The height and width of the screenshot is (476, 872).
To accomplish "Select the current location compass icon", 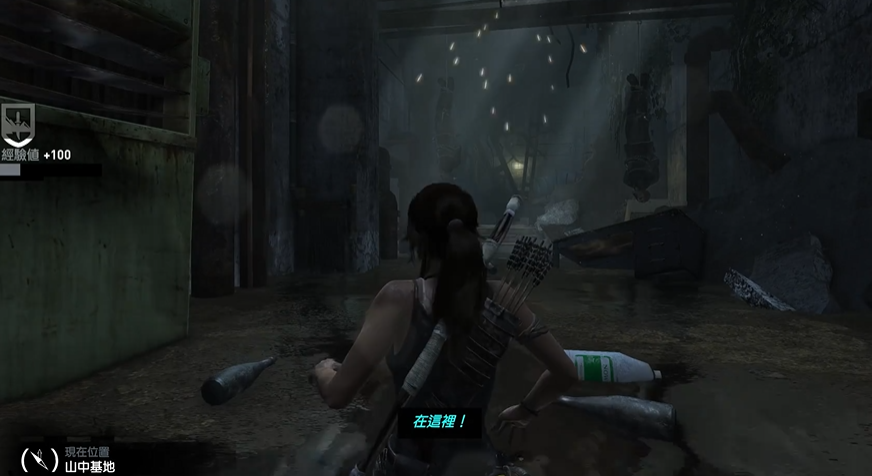I will [x=39, y=459].
